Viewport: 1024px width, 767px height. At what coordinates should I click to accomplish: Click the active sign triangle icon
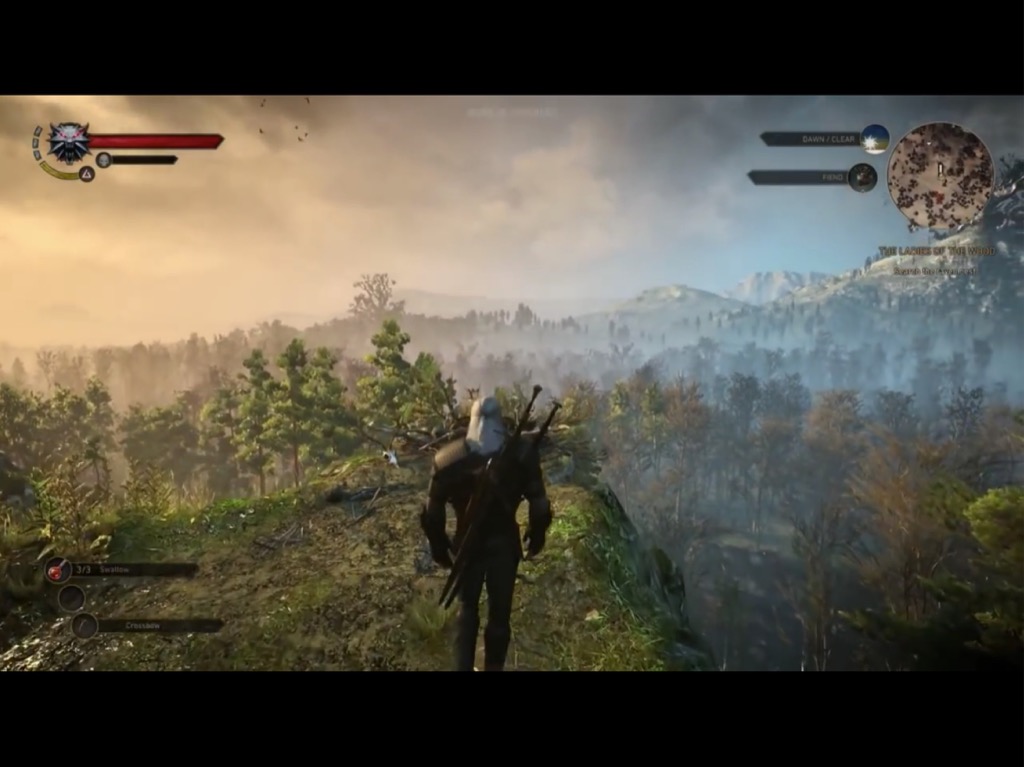87,174
